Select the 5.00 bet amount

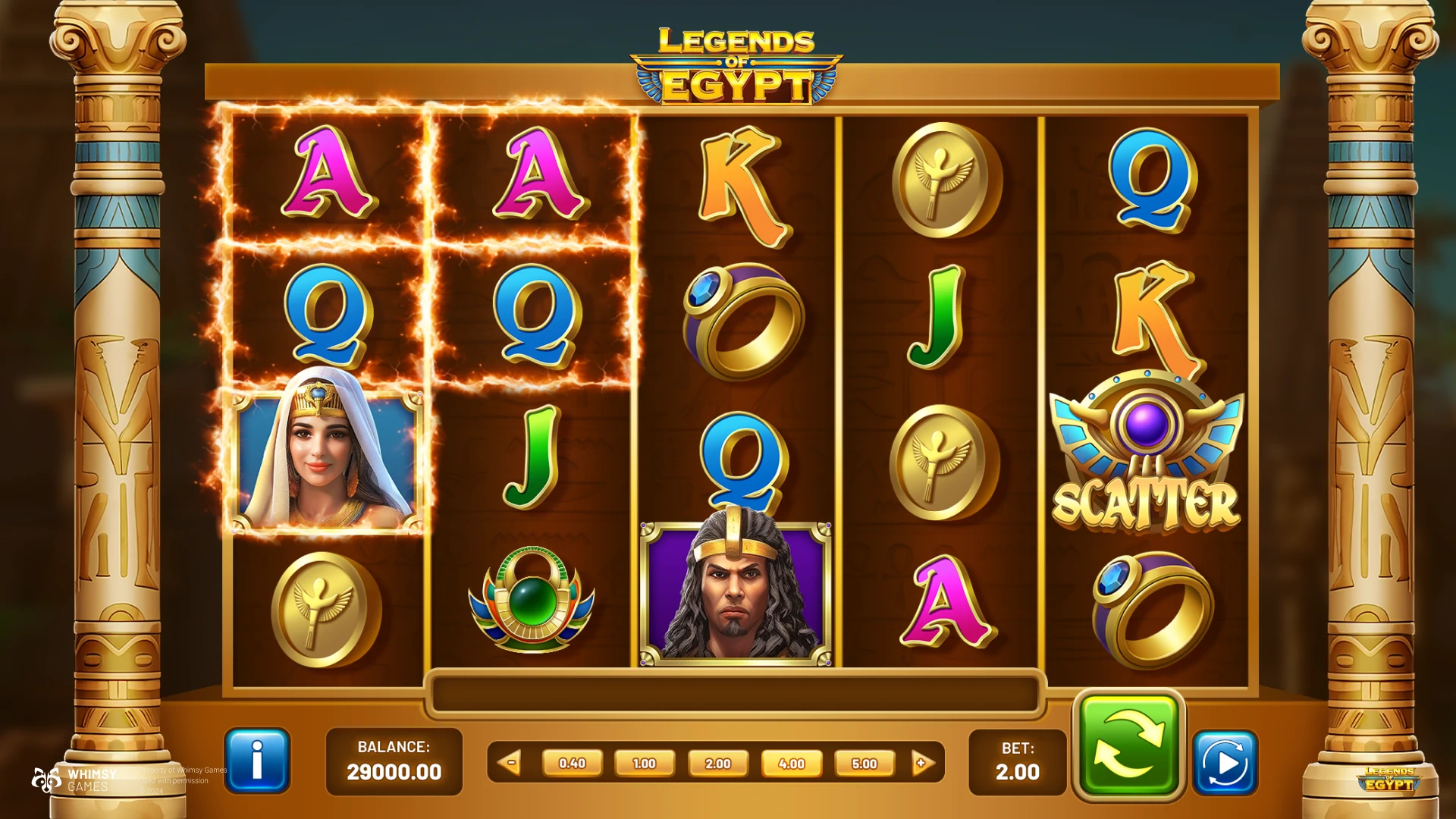pyautogui.click(x=864, y=763)
